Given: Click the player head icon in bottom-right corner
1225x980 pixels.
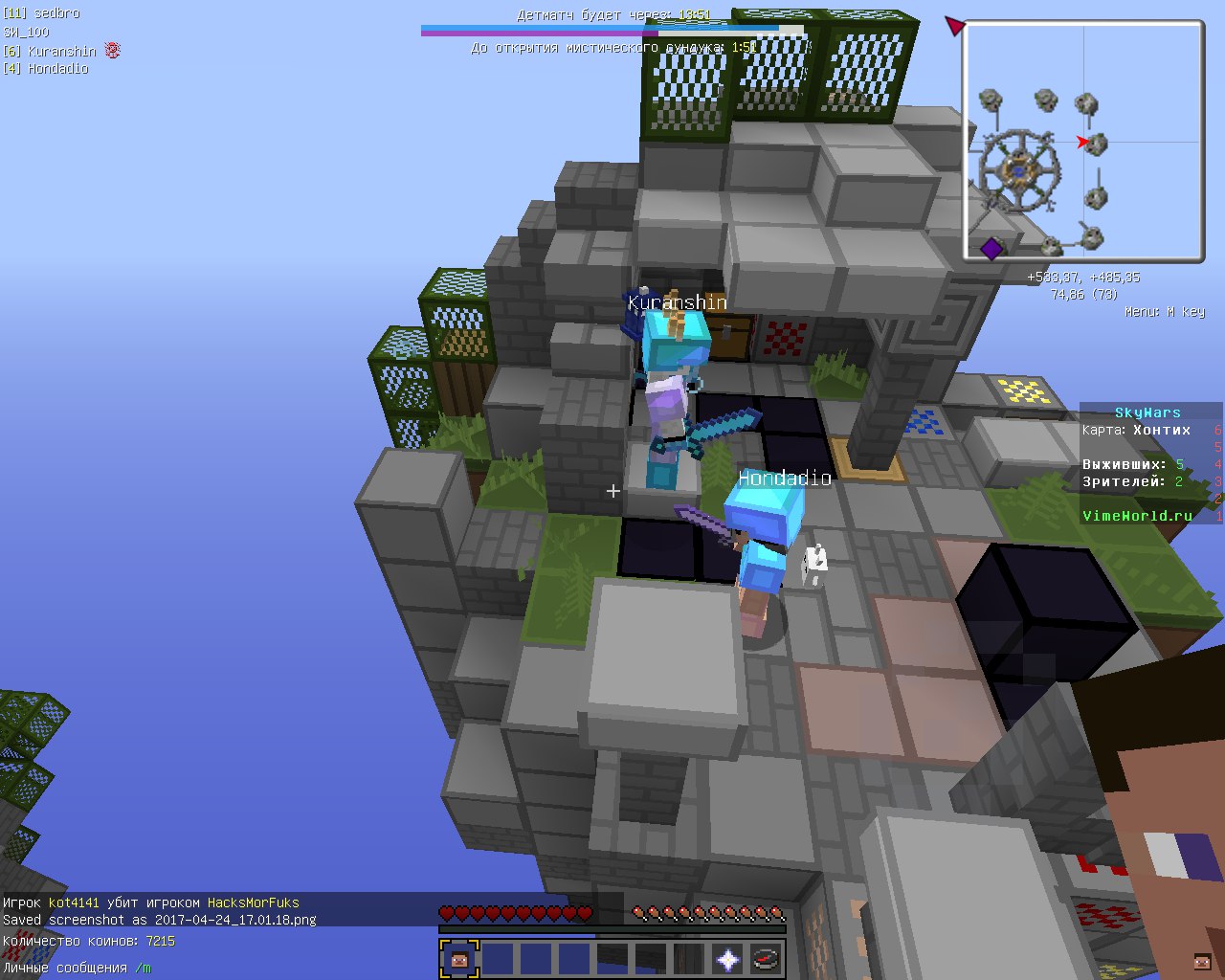Looking at the screenshot, I should (1202, 961).
